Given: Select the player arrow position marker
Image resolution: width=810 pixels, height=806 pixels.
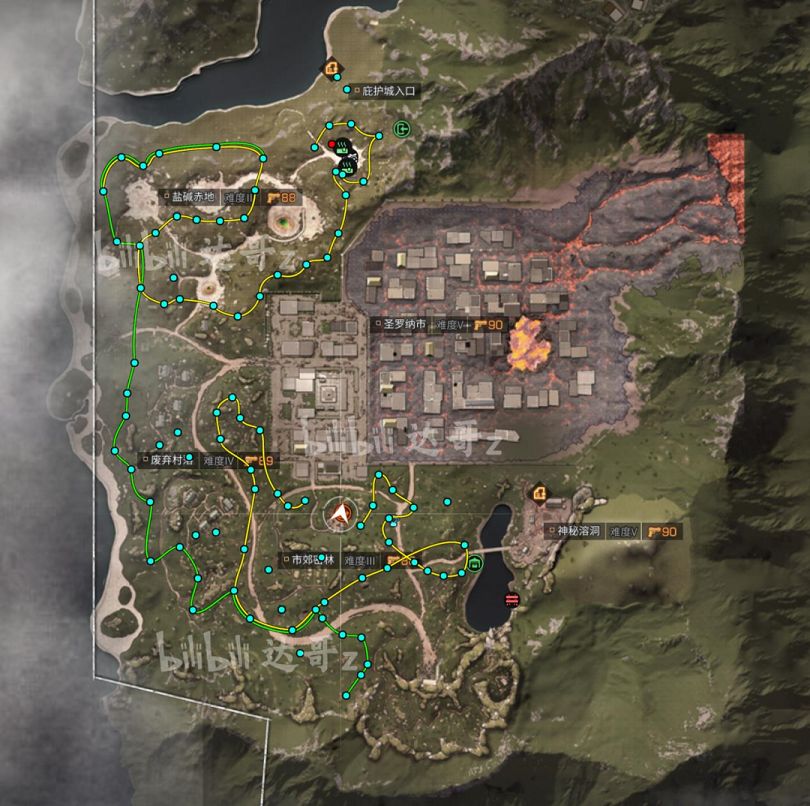Looking at the screenshot, I should pyautogui.click(x=342, y=513).
